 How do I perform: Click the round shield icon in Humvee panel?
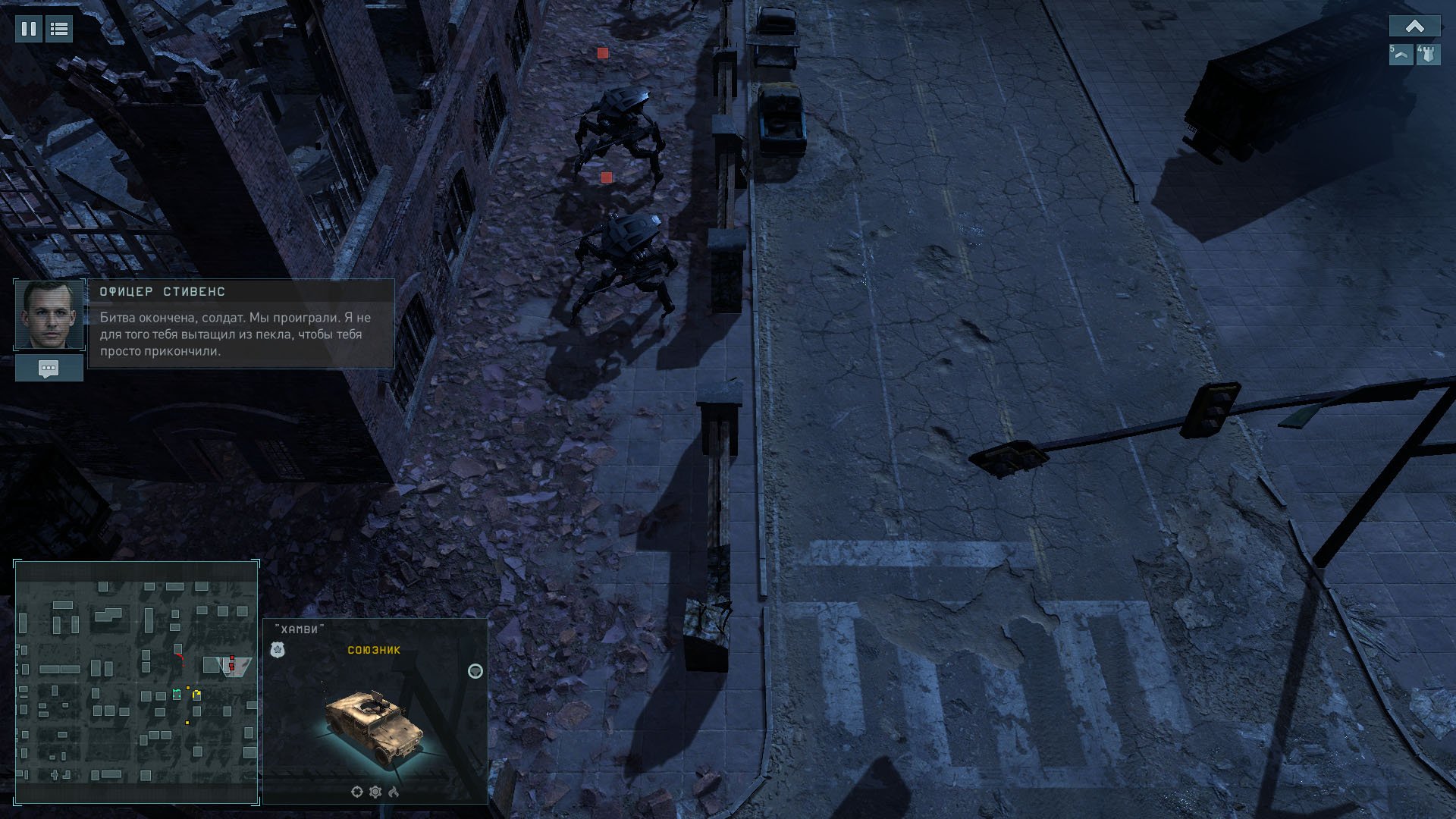pyautogui.click(x=475, y=671)
